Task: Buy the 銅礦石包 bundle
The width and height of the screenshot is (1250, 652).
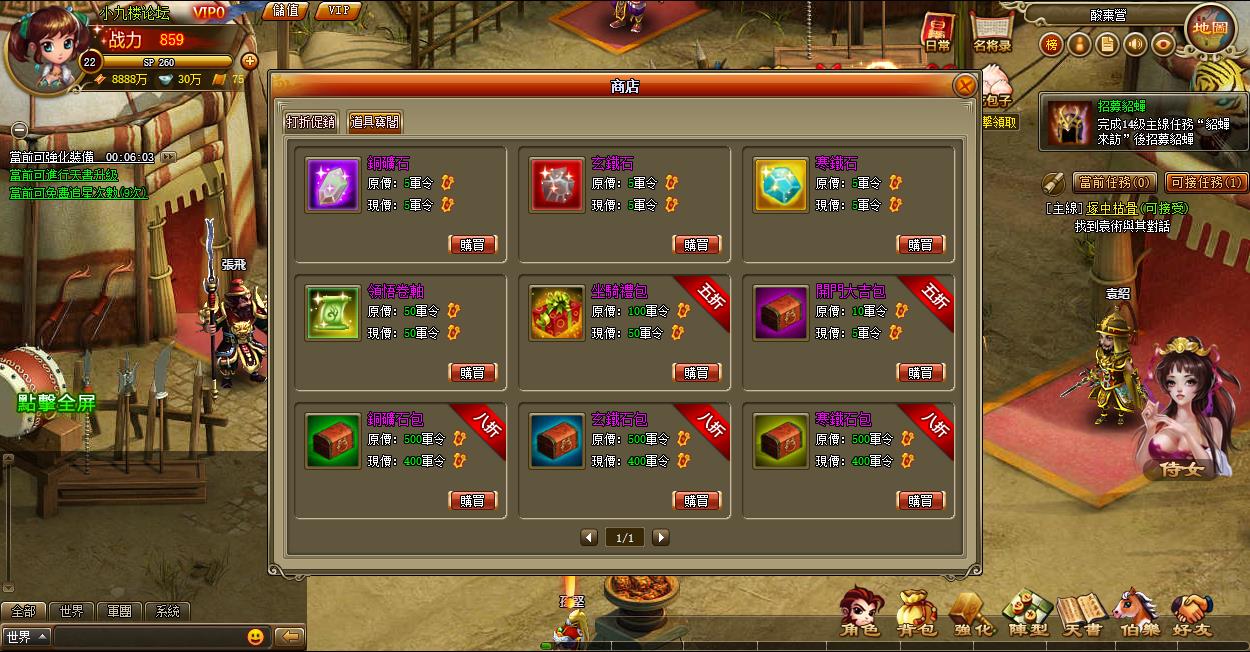Action: 472,501
